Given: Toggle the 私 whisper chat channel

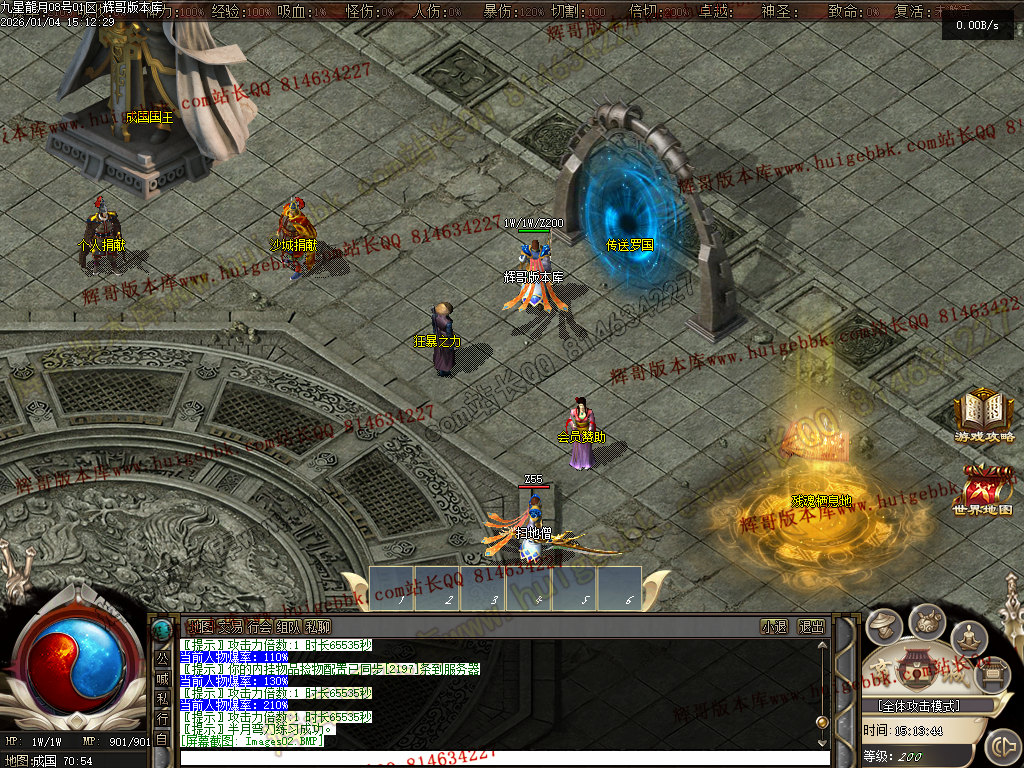Looking at the screenshot, I should pos(162,699).
